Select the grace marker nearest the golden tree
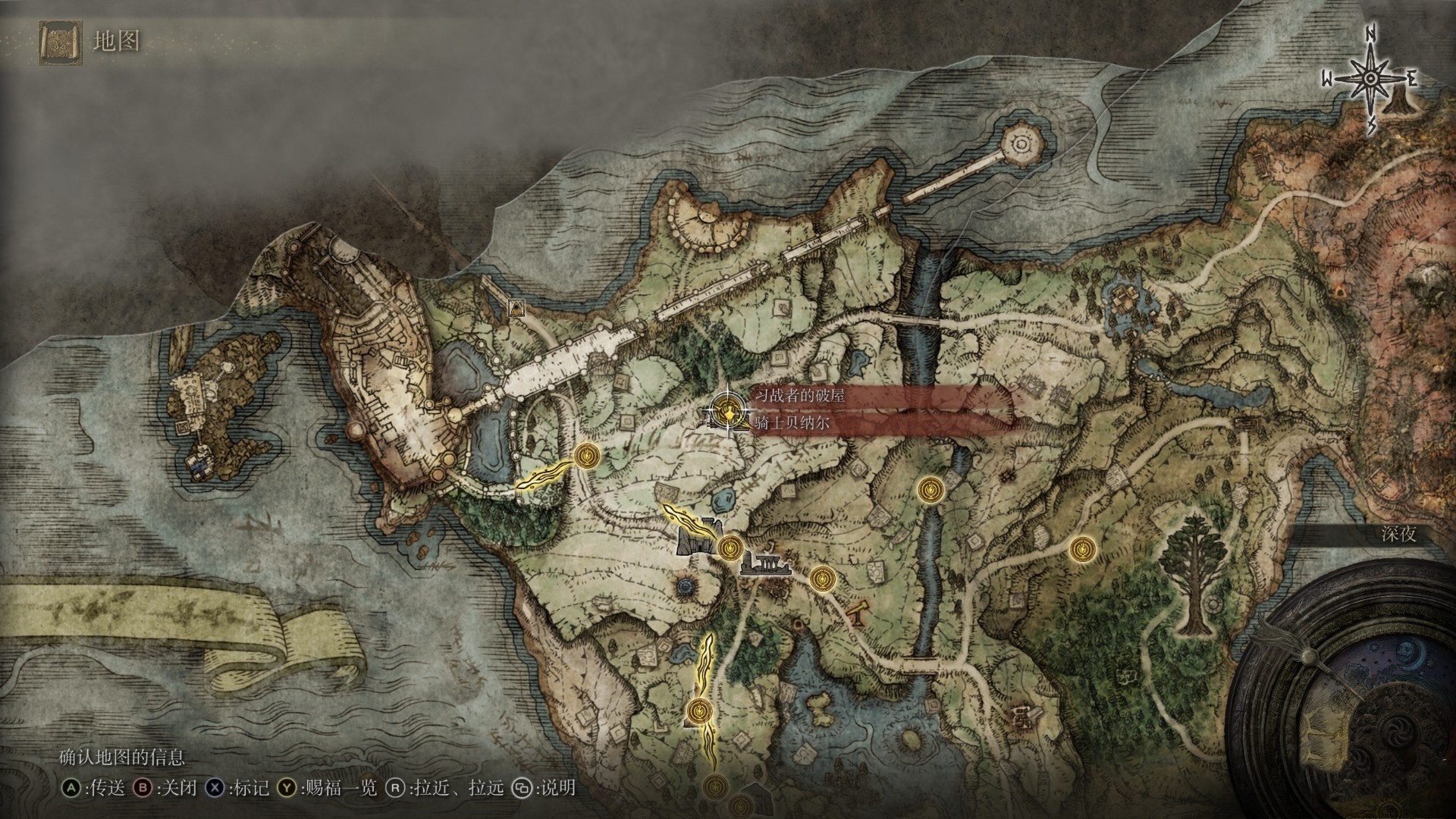This screenshot has height=819, width=1456. [1079, 548]
